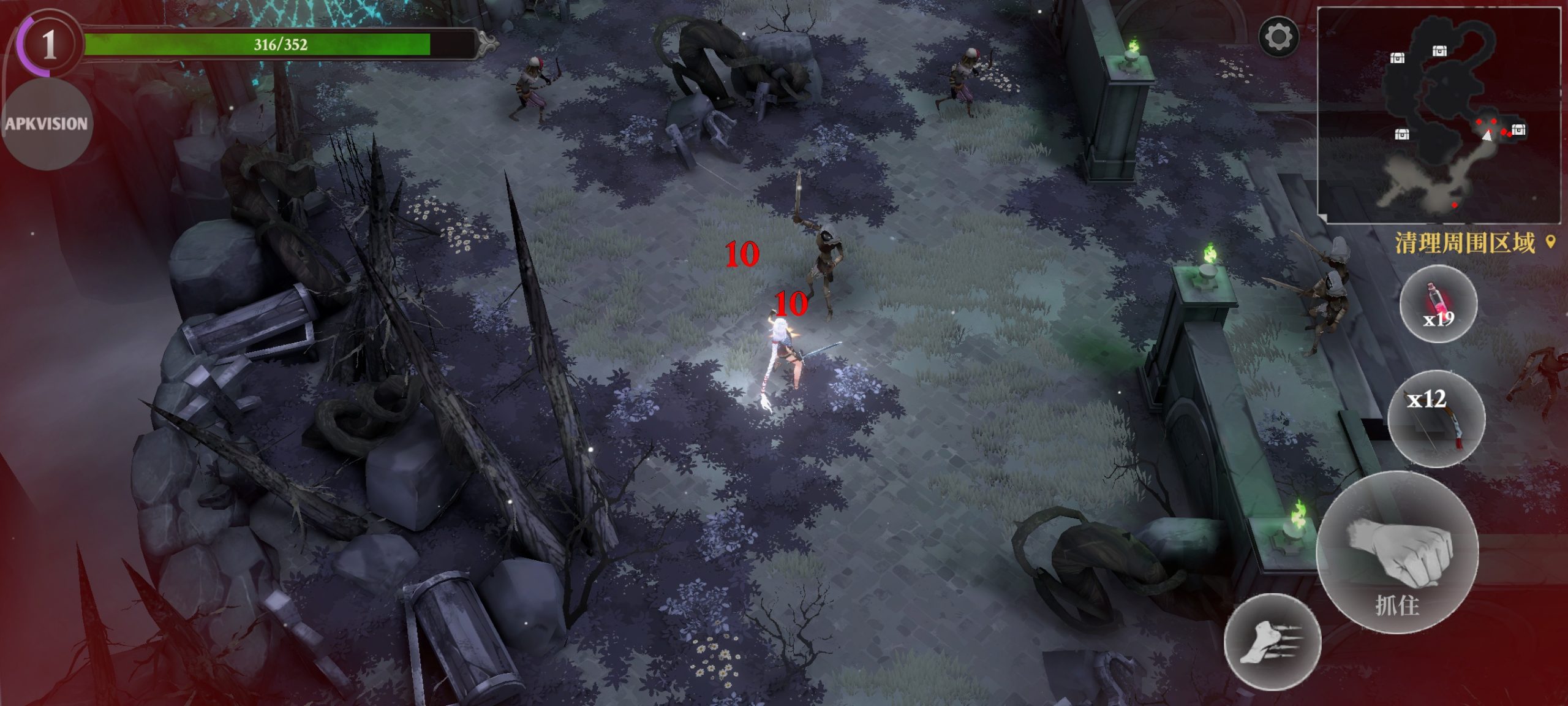Select the yellow quest objective tracker text
The image size is (1568, 706).
point(1465,243)
